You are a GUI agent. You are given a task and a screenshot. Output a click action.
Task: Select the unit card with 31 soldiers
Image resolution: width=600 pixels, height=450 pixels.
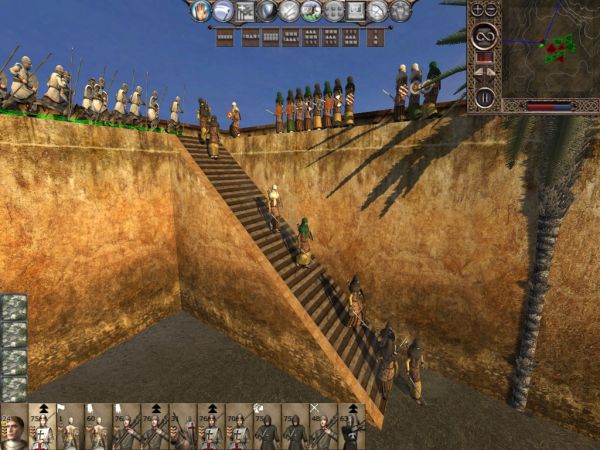[x=182, y=428]
